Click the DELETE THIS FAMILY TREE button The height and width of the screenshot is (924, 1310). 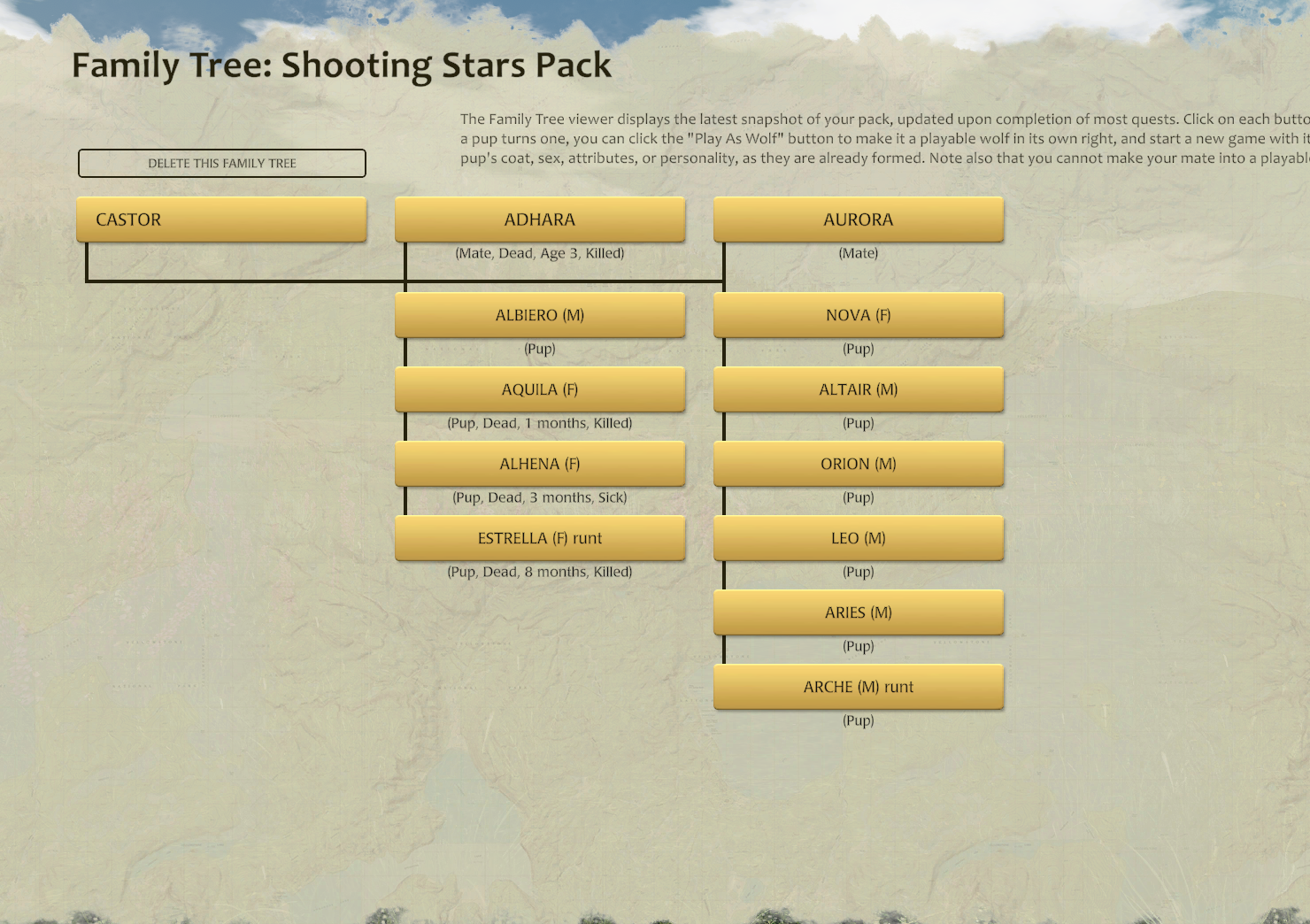[222, 163]
